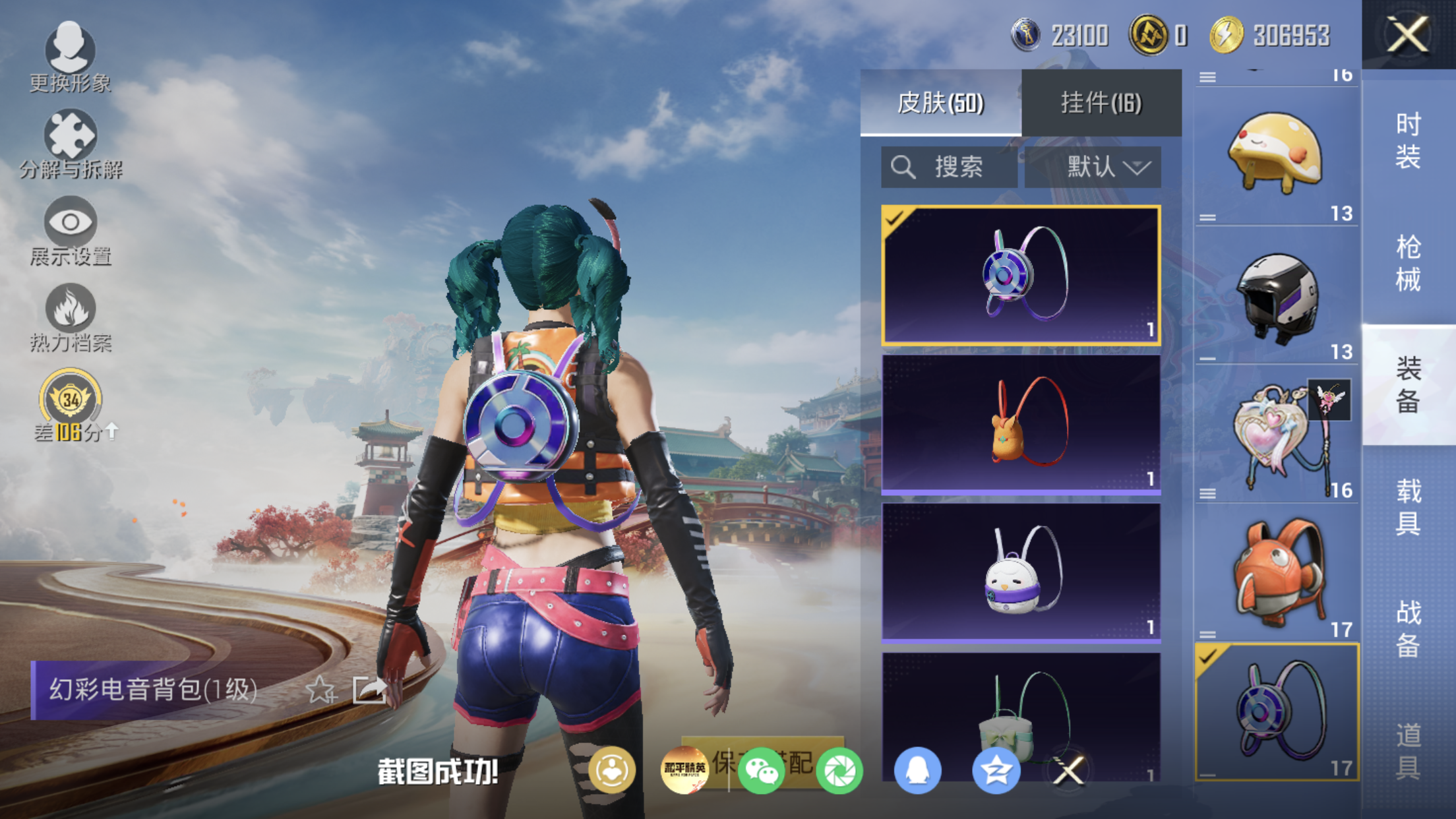
Task: Open 更换形象 change appearance option
Action: point(70,57)
